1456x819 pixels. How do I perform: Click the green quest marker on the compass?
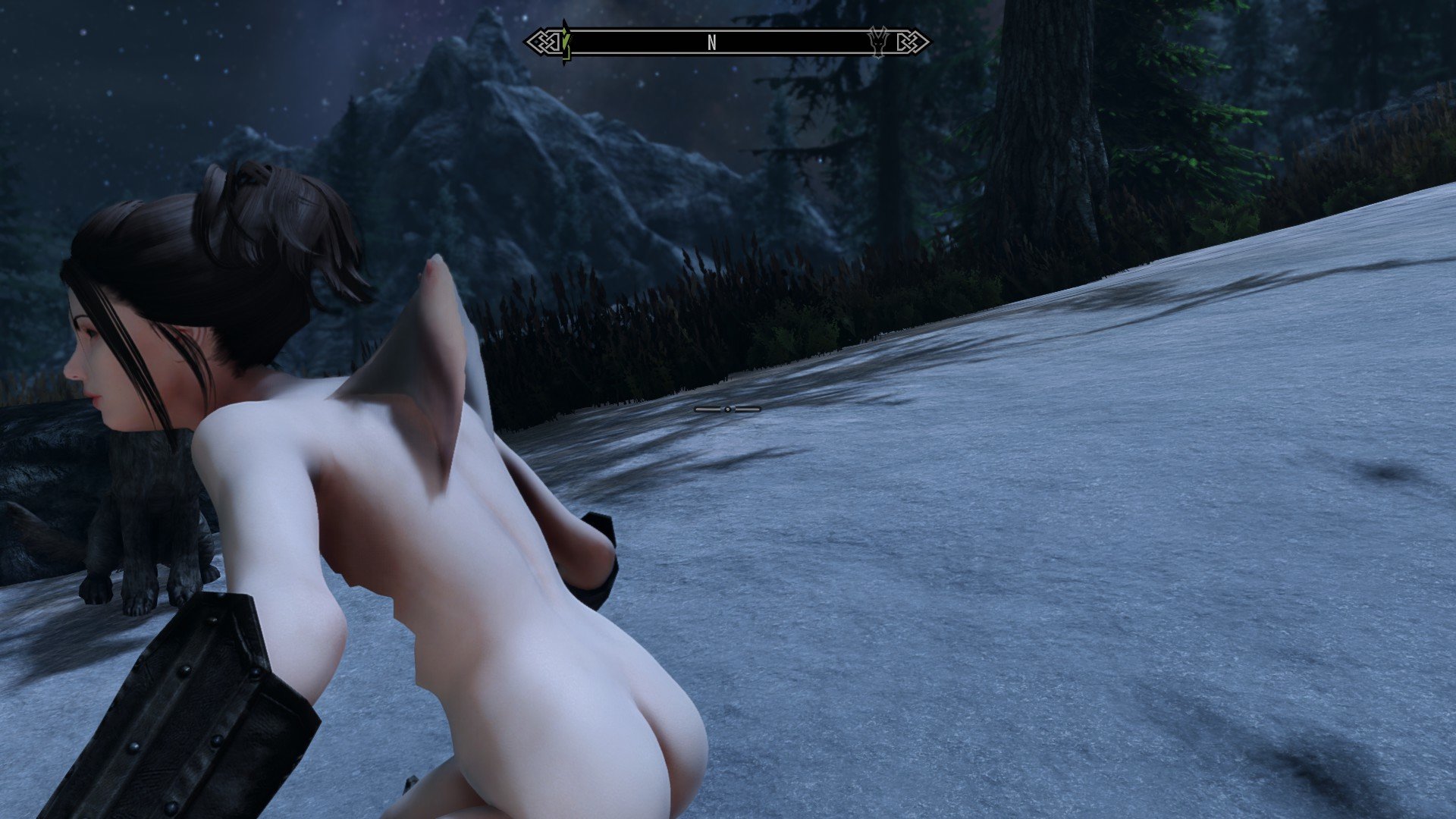point(563,42)
